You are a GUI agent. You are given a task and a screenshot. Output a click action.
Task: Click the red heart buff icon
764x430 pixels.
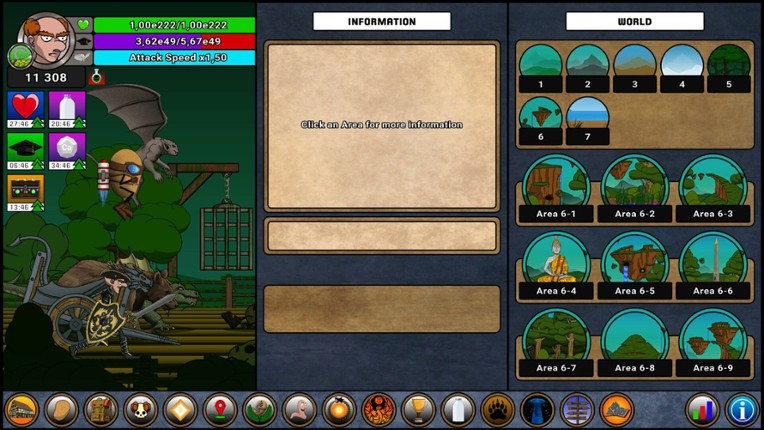pyautogui.click(x=24, y=106)
